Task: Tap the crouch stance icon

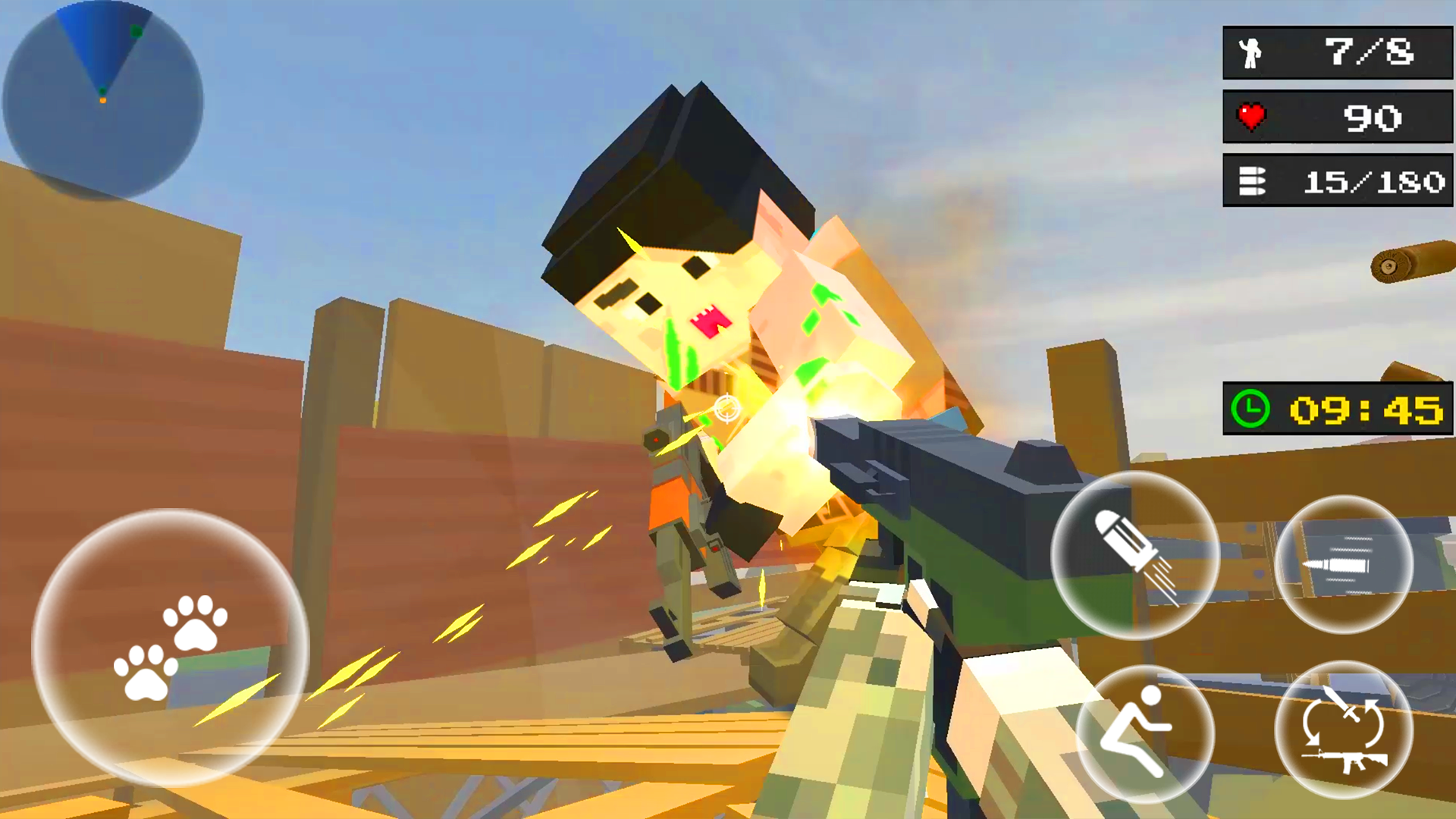Action: point(1147,732)
